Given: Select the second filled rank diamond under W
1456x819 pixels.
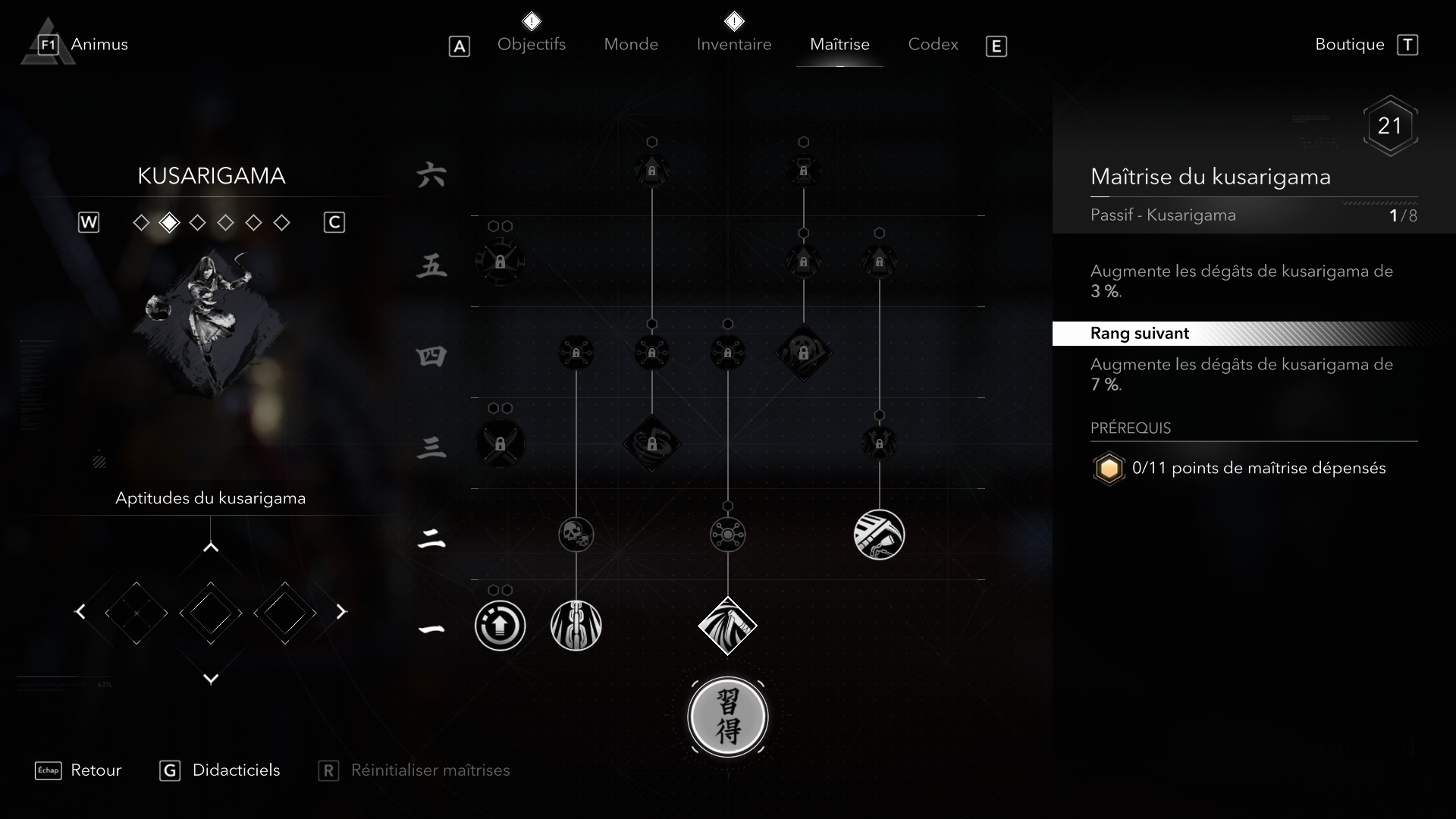Looking at the screenshot, I should [x=169, y=222].
